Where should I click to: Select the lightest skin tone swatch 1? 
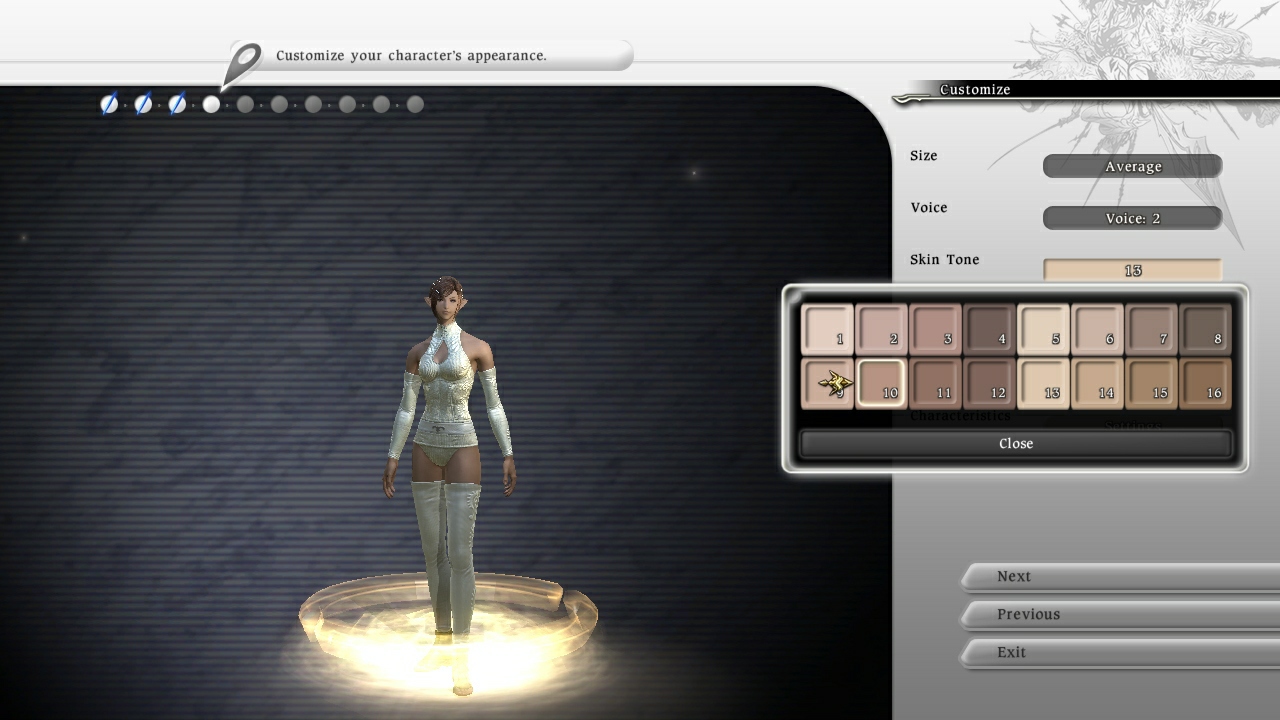(x=827, y=330)
